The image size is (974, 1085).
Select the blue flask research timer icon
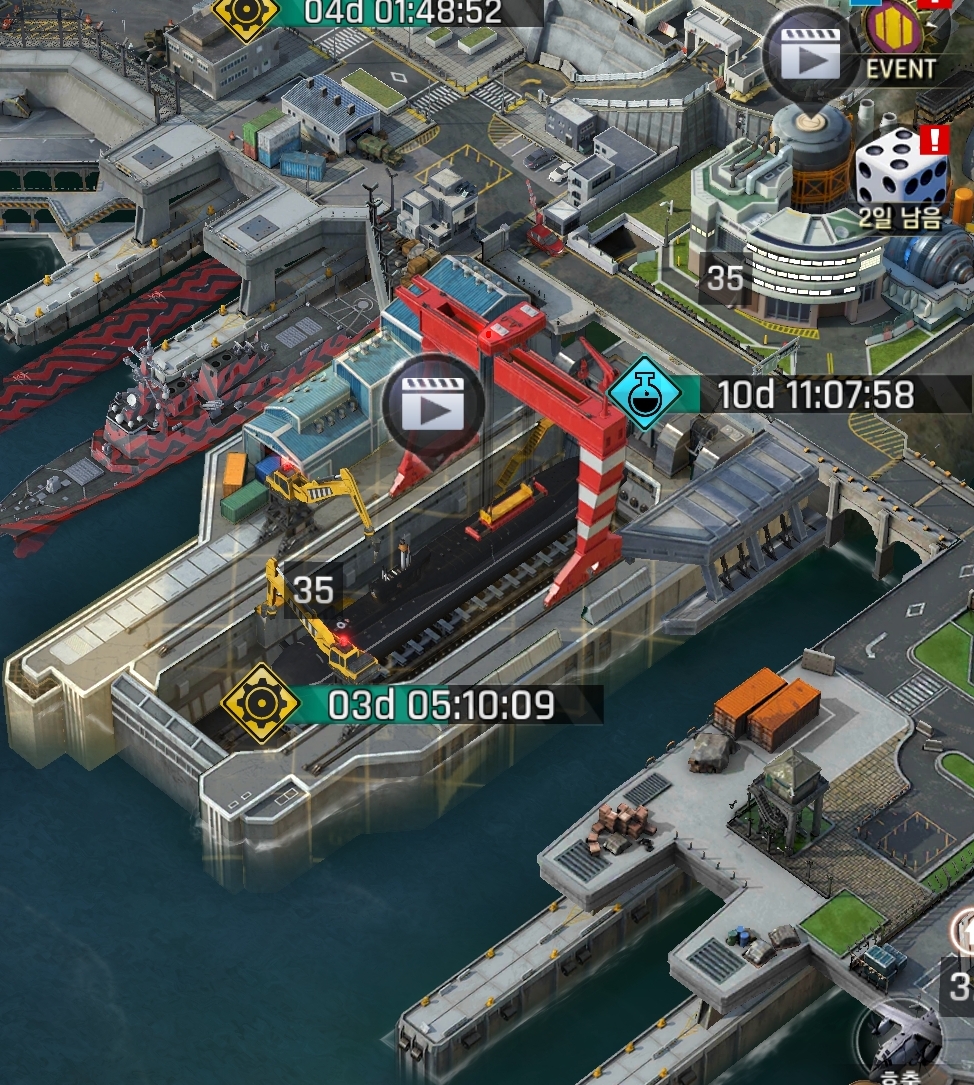[645, 394]
